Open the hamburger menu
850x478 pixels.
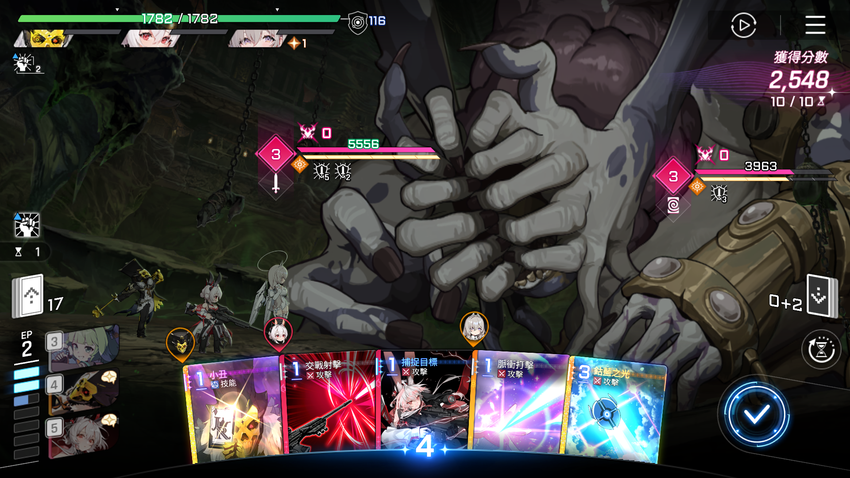click(816, 25)
